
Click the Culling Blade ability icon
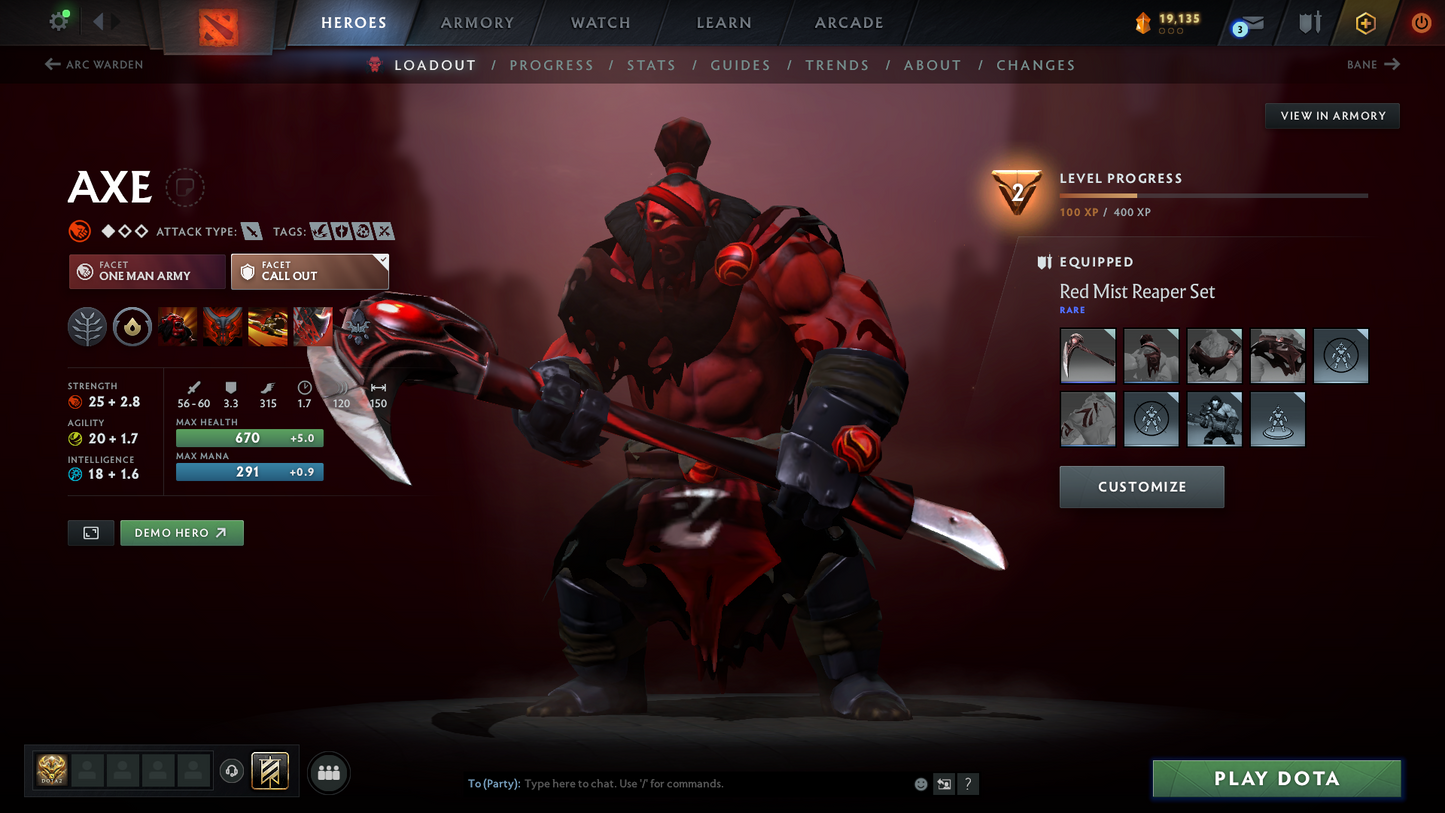tap(312, 326)
